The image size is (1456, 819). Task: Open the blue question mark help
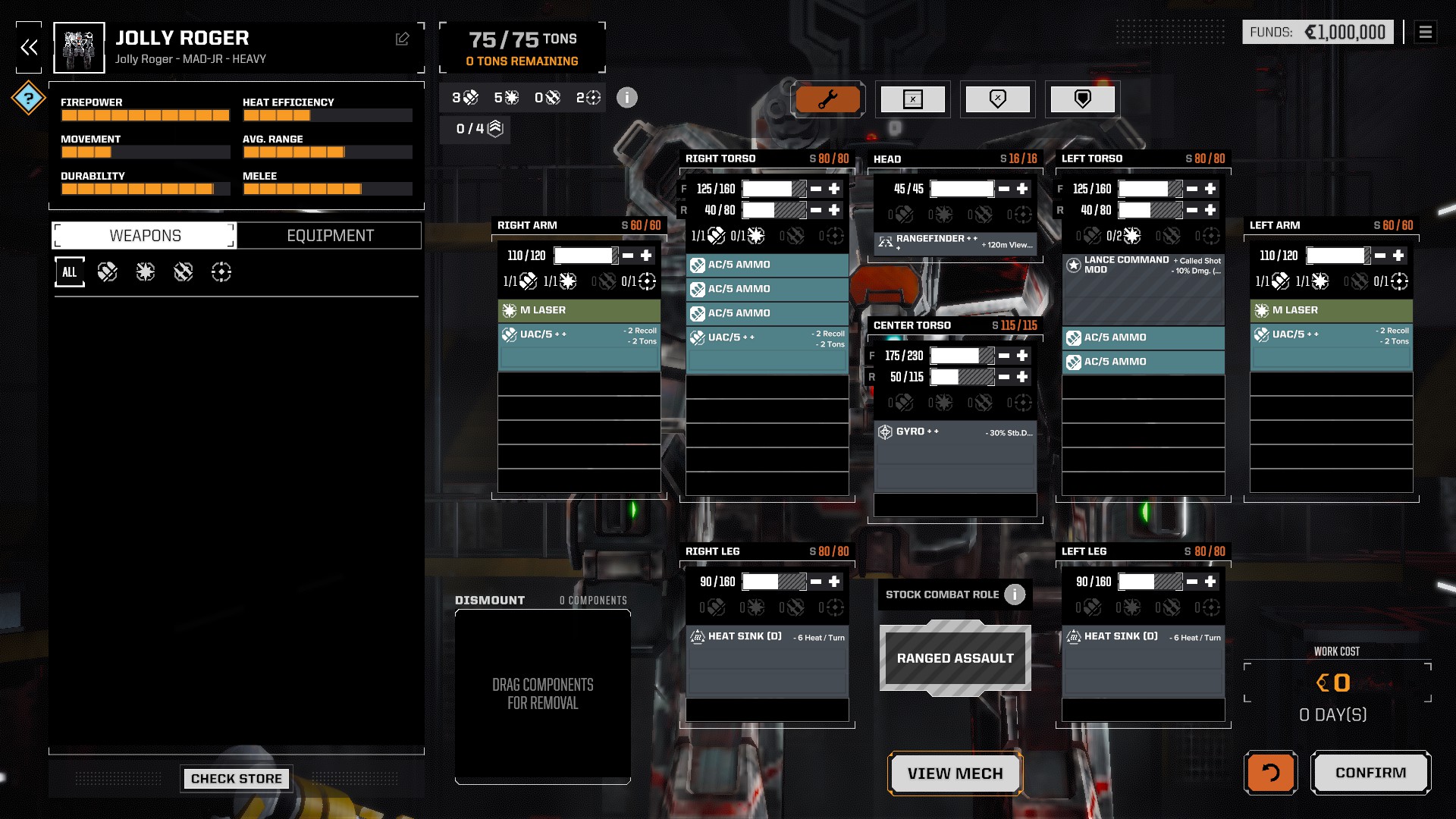[29, 98]
